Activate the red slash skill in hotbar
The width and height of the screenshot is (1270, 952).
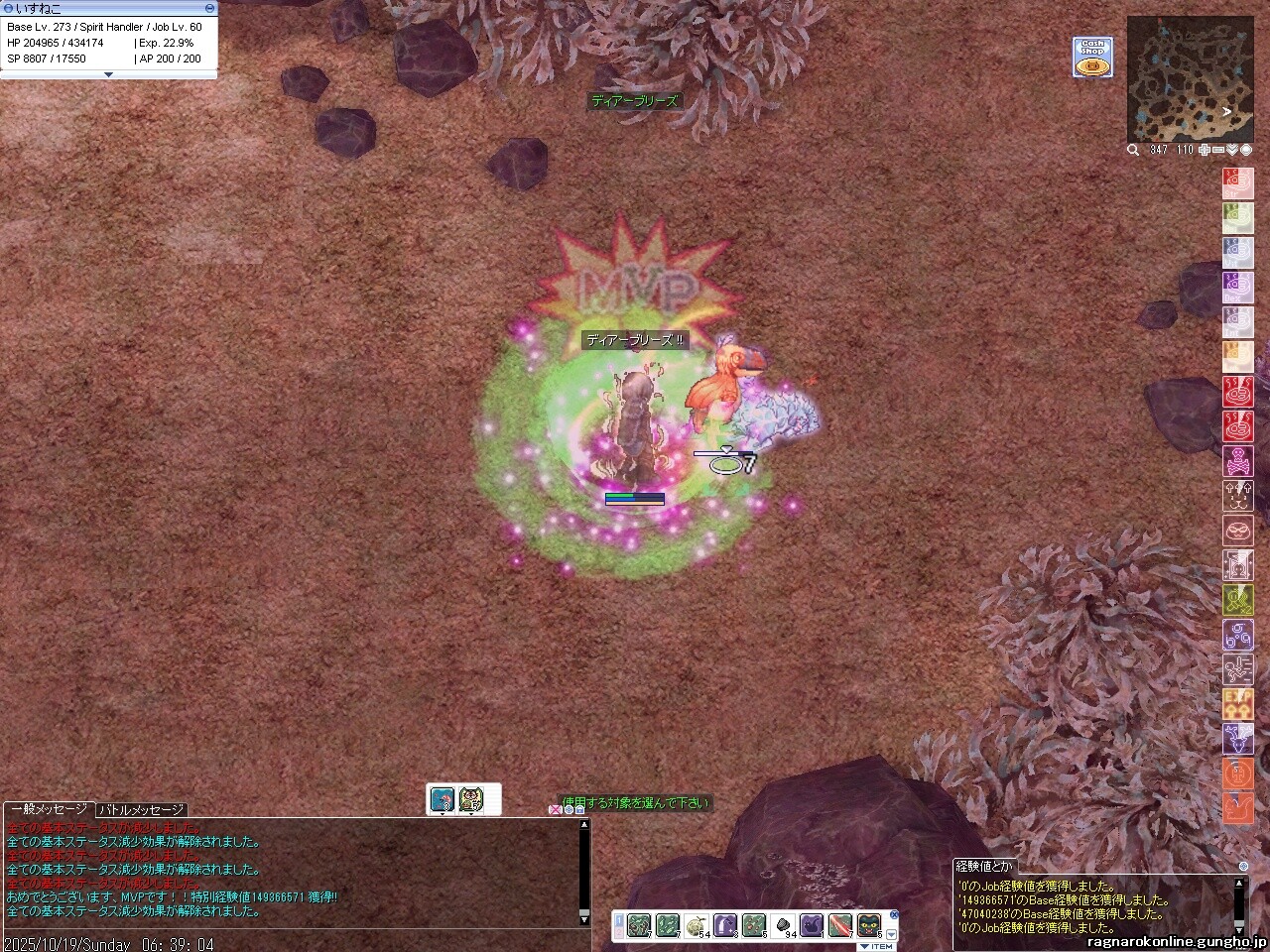click(840, 924)
